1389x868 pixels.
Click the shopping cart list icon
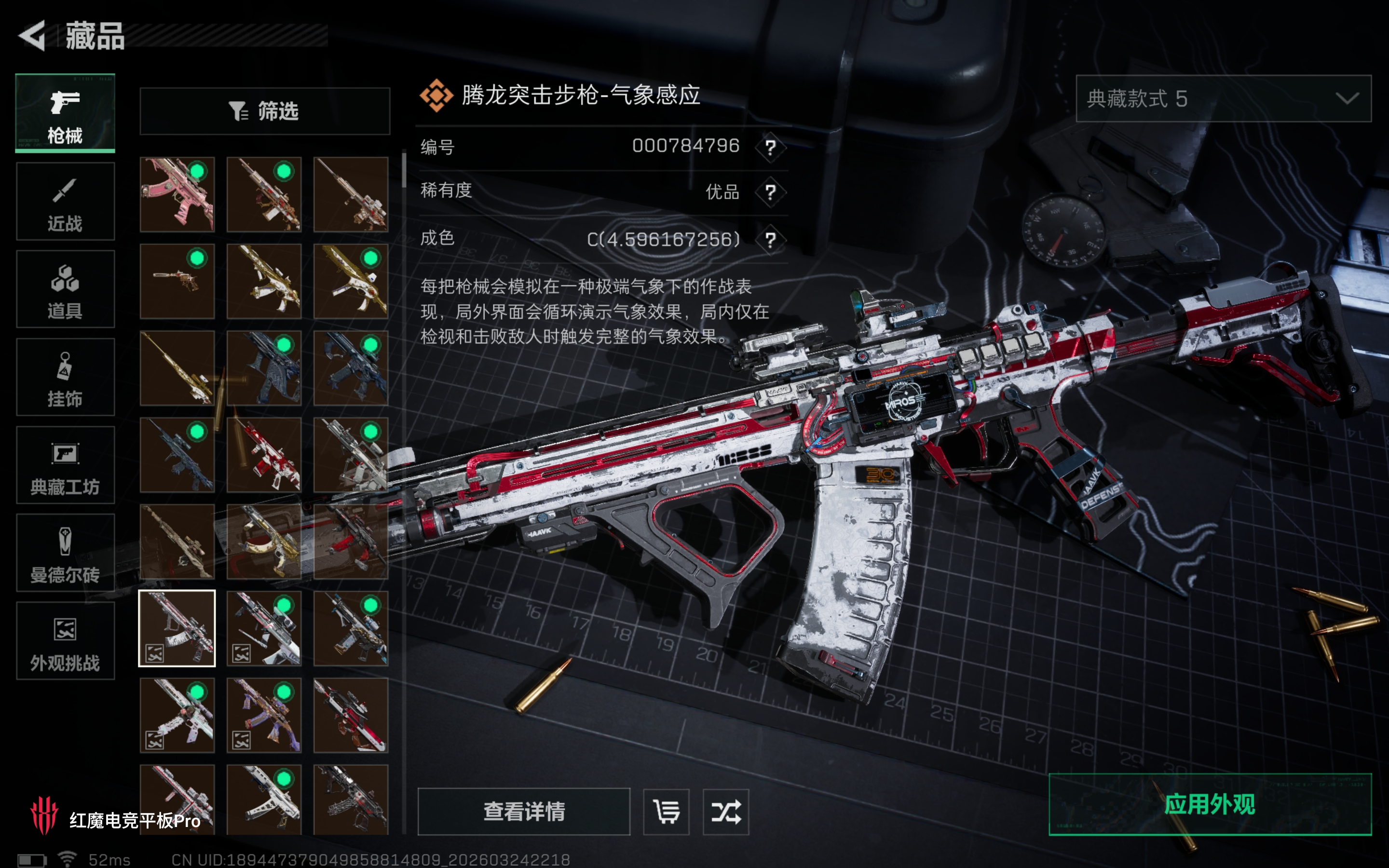666,811
